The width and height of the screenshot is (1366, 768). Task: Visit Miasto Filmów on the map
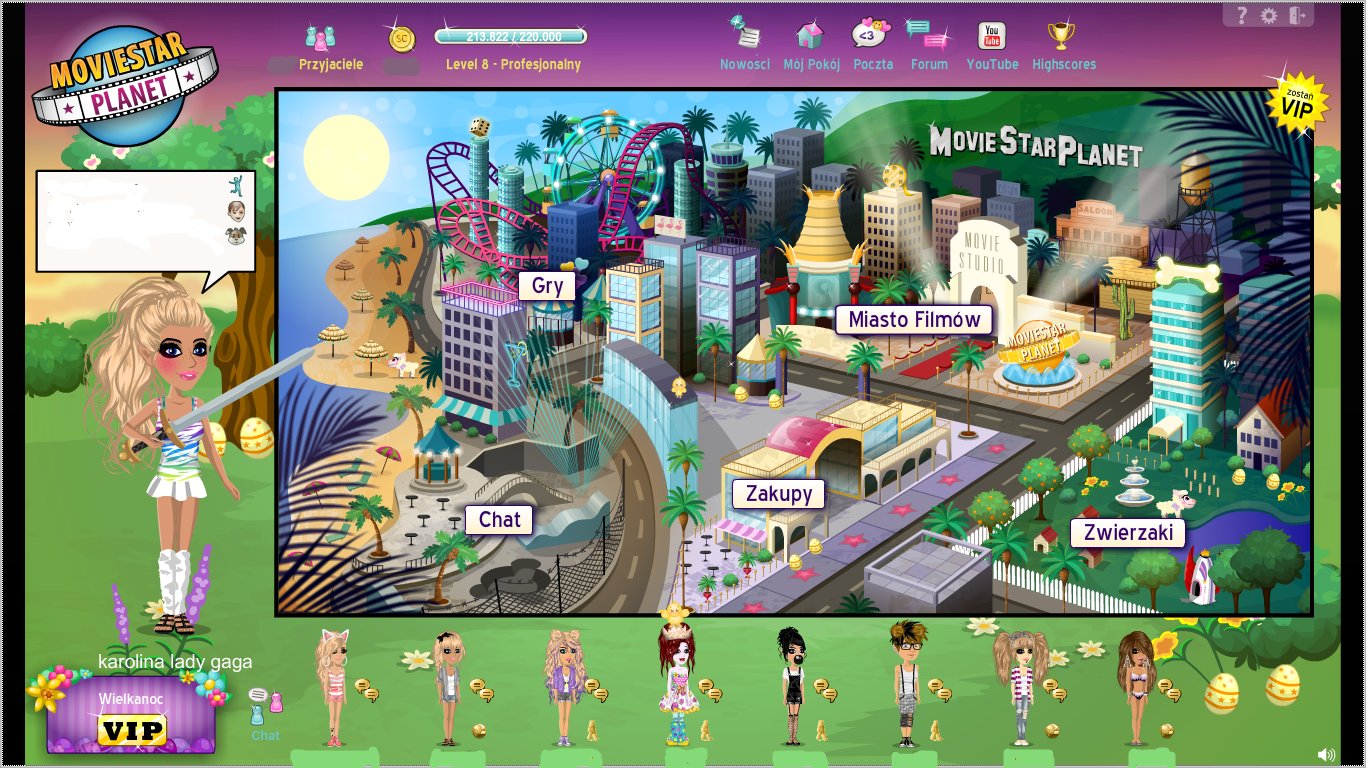(x=911, y=320)
